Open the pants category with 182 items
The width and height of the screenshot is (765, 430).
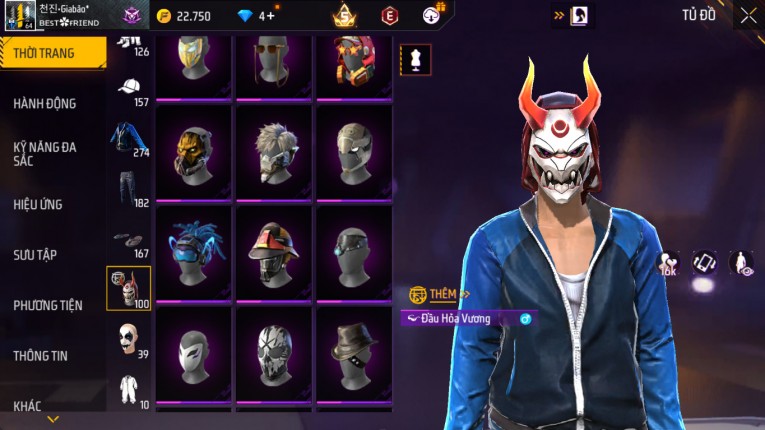[x=129, y=188]
